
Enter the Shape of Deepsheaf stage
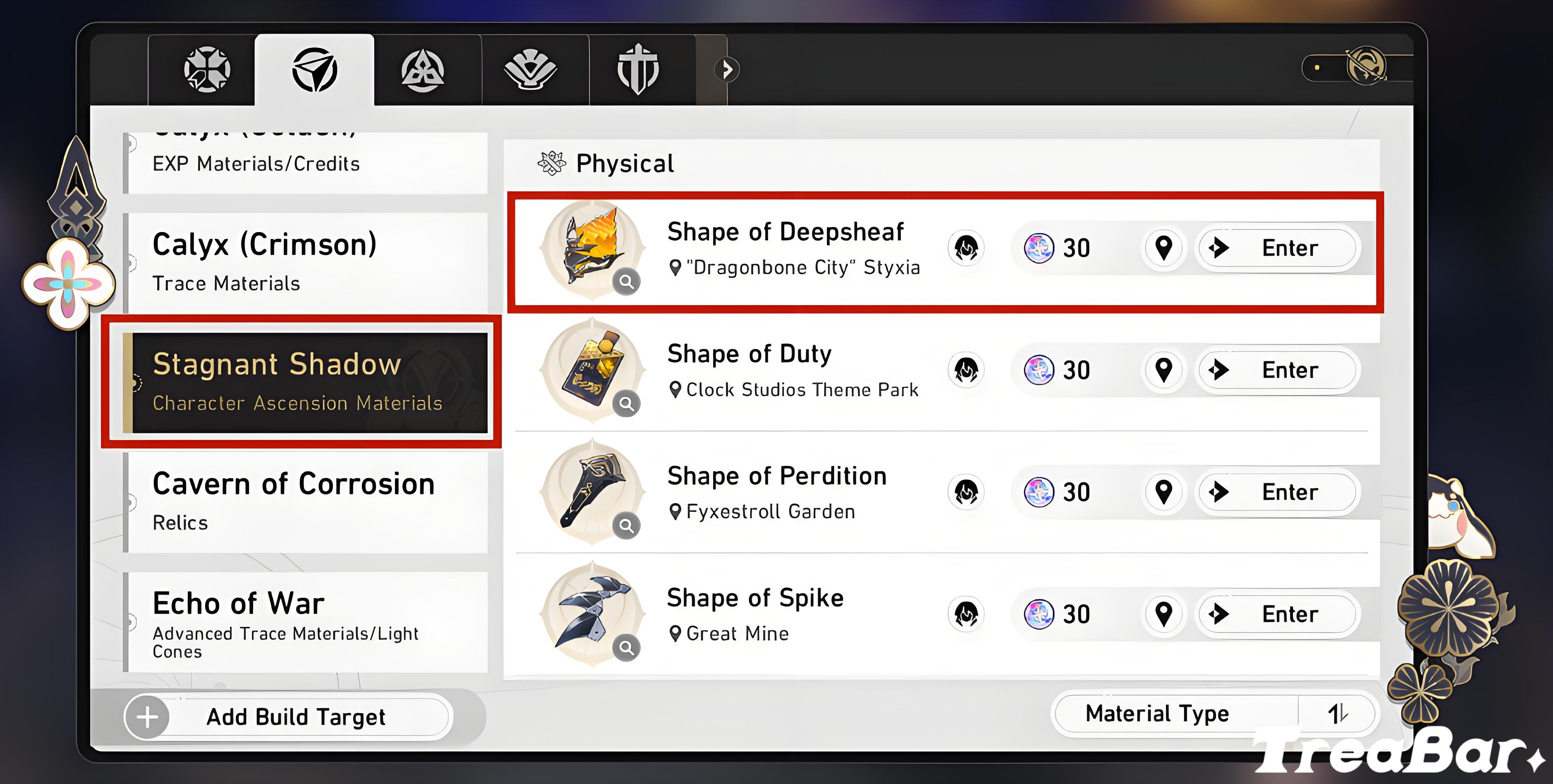(1277, 248)
